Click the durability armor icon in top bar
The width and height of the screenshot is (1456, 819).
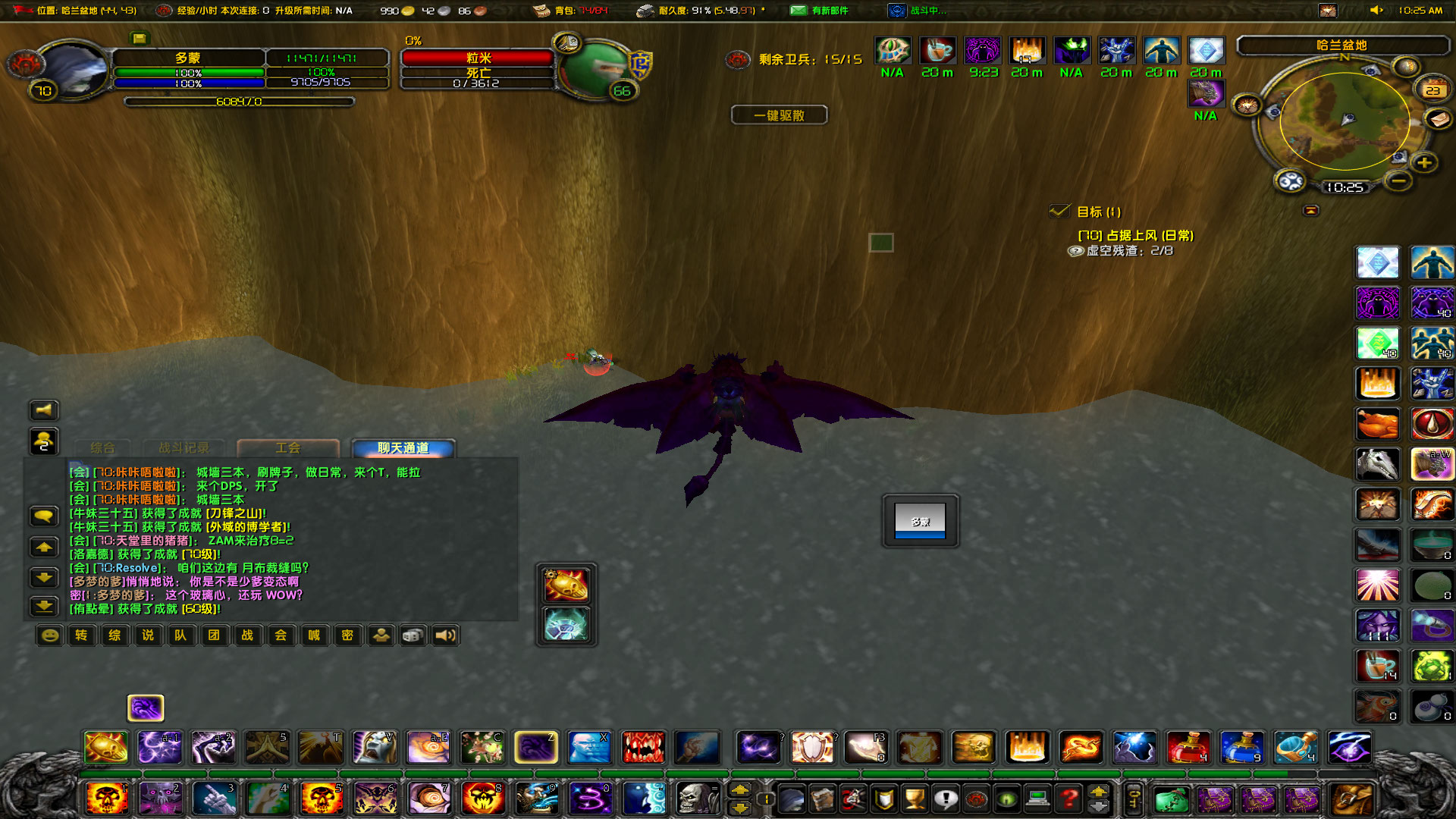pyautogui.click(x=645, y=11)
